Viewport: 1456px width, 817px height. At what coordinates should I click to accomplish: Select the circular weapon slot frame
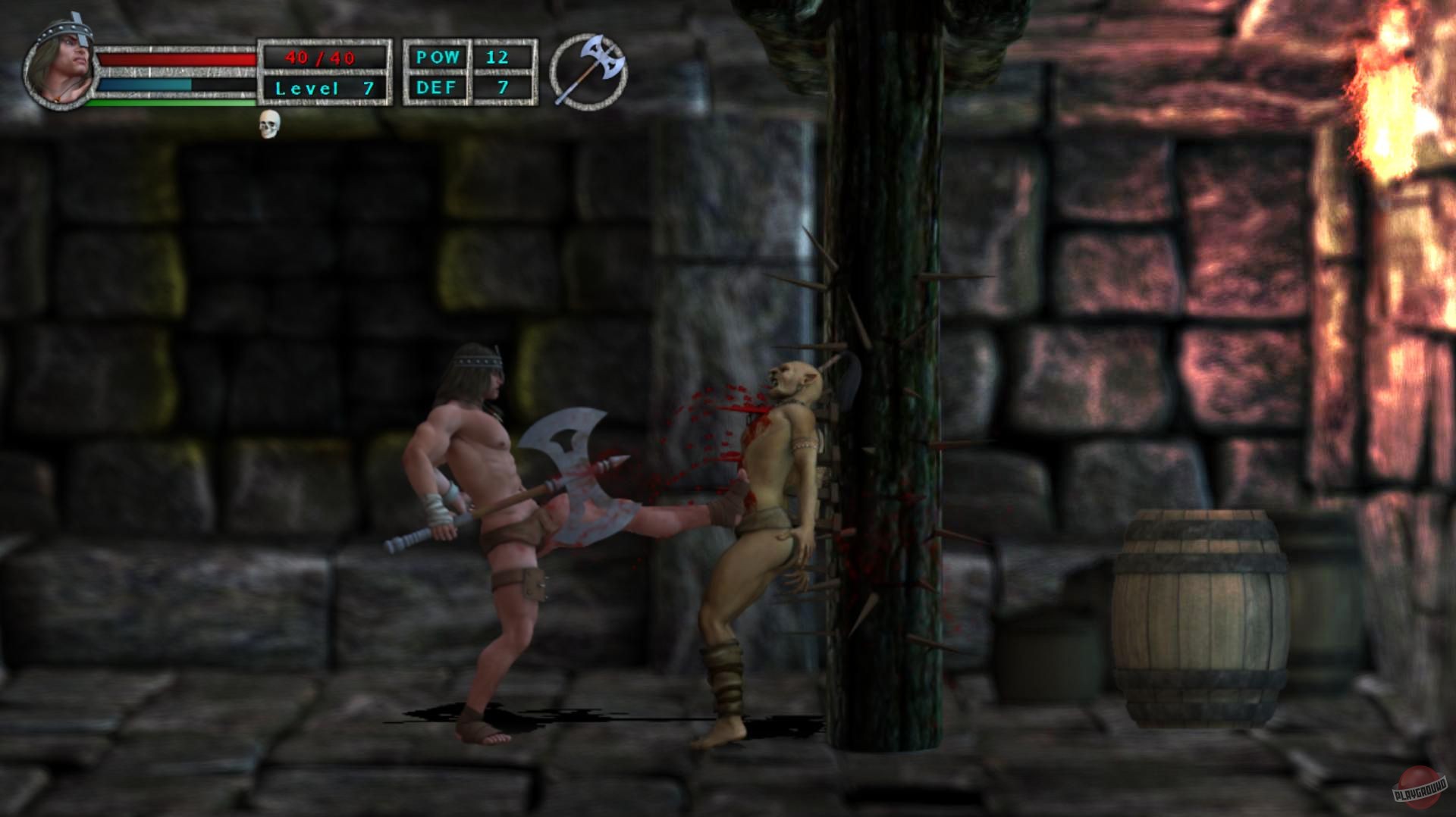point(590,72)
